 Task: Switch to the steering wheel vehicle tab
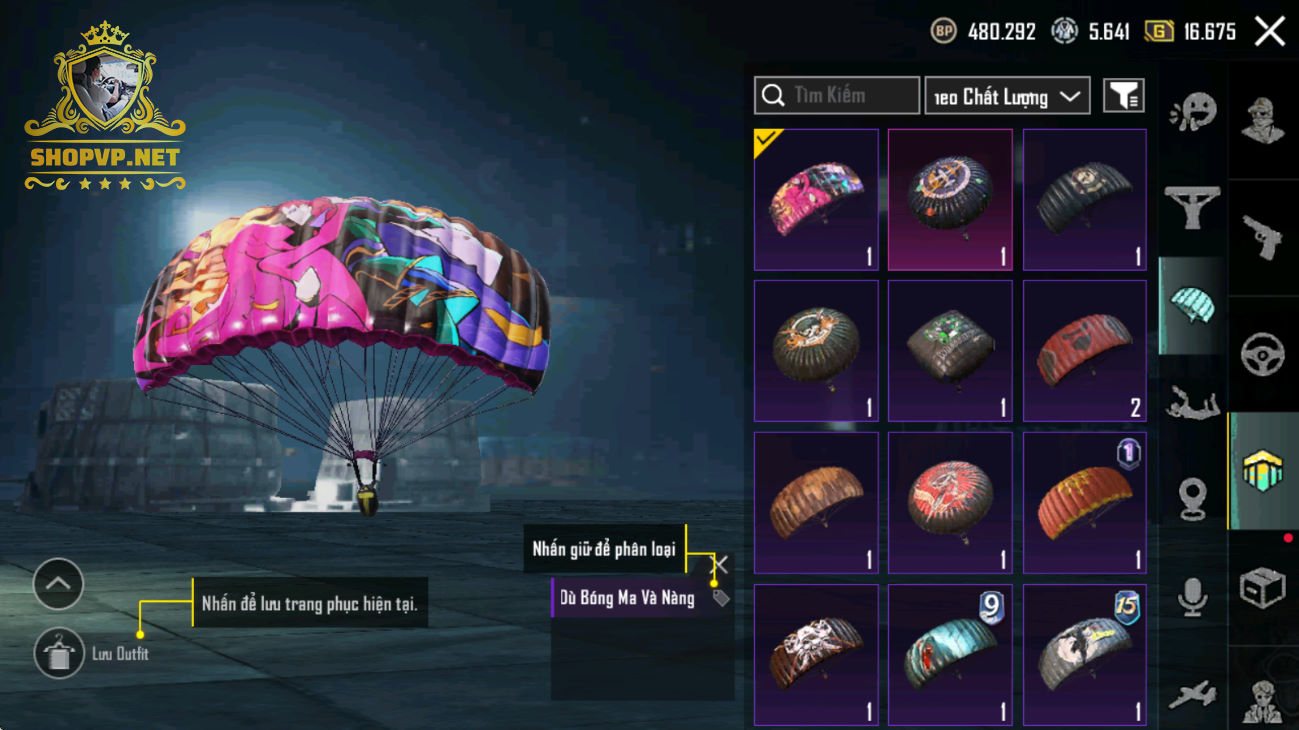pyautogui.click(x=1262, y=355)
